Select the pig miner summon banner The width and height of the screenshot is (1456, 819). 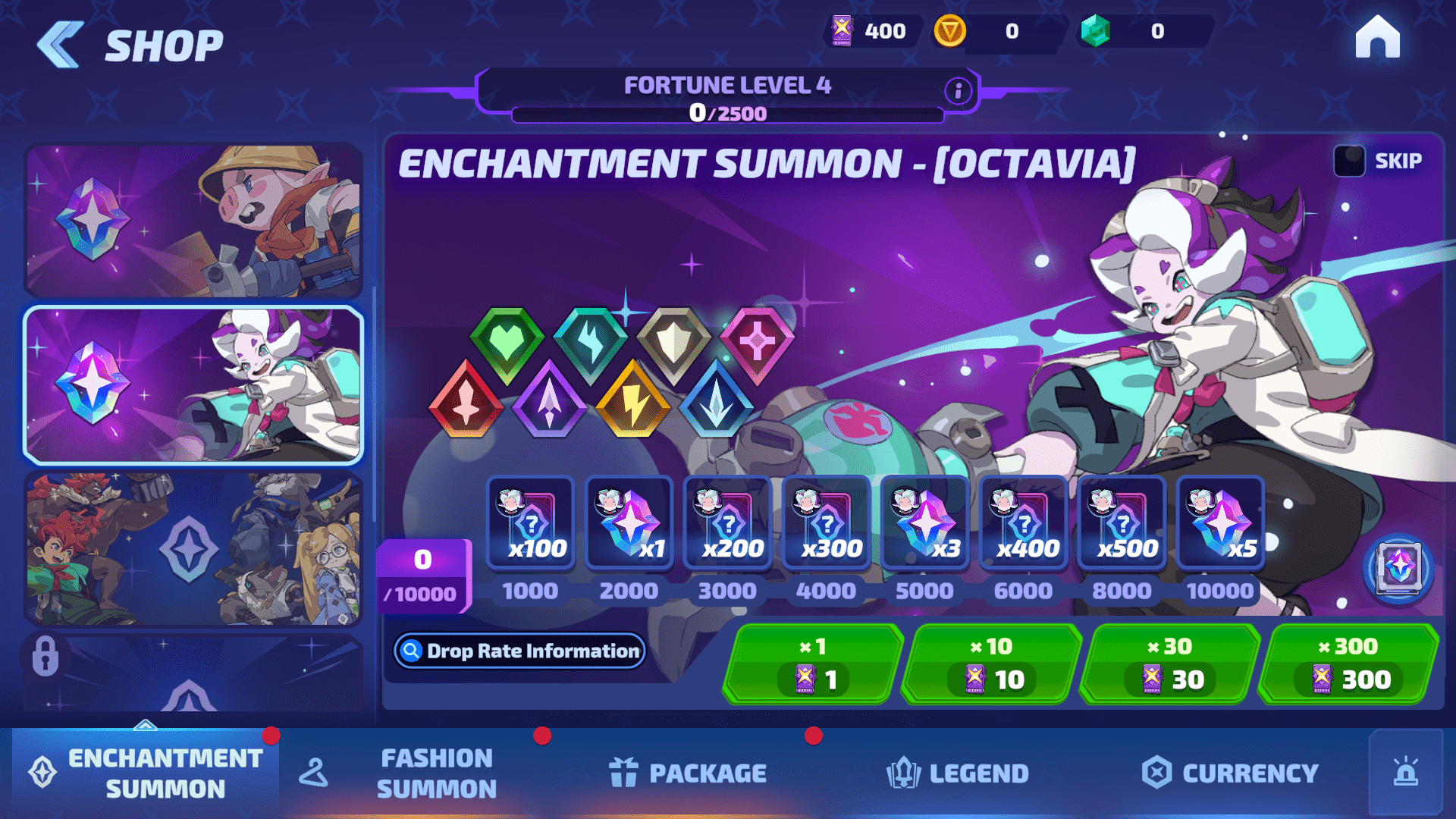pos(193,220)
